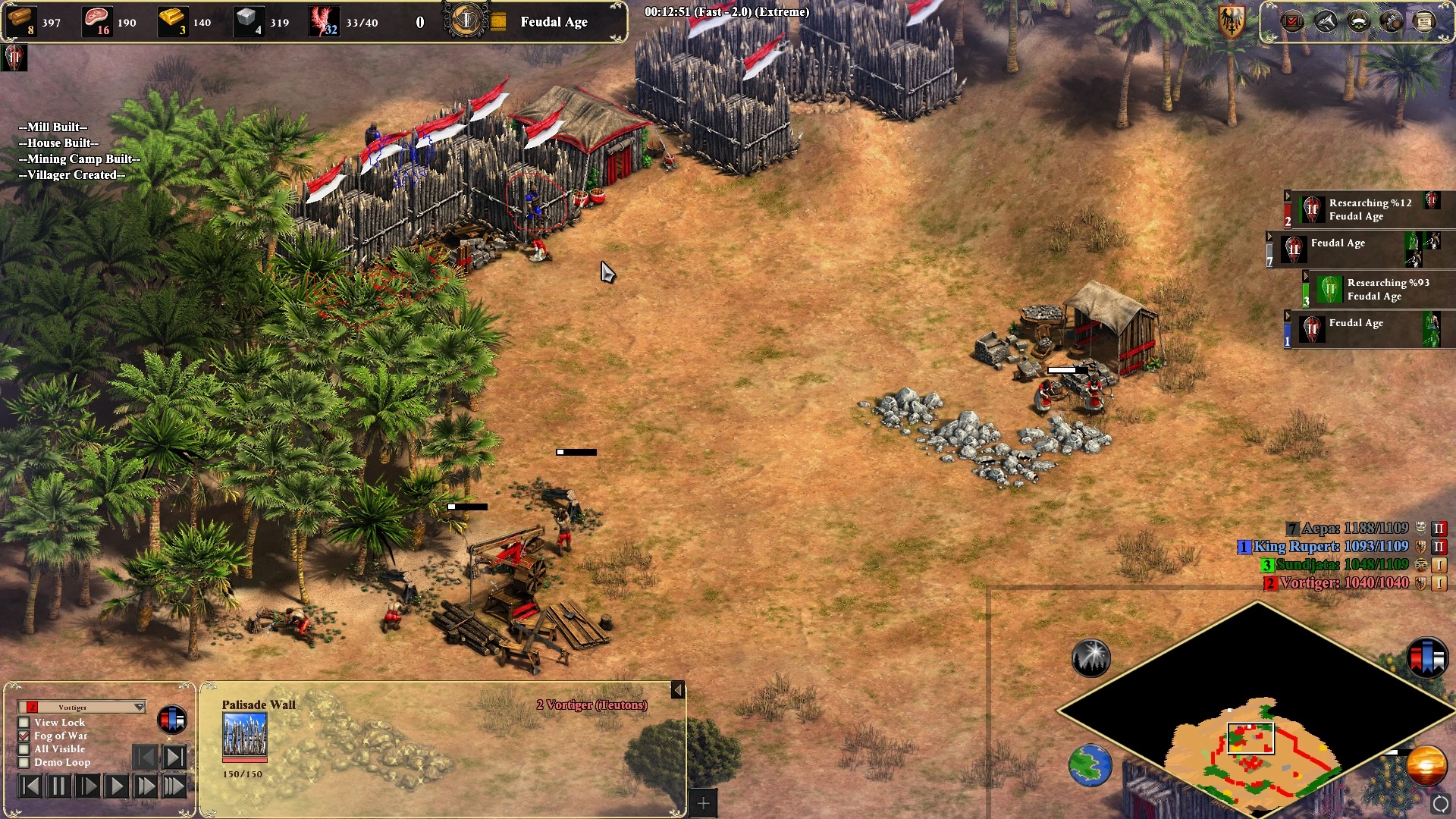Viewport: 1456px width, 819px height.
Task: Open the Vortiger player dropdown
Action: tap(139, 707)
